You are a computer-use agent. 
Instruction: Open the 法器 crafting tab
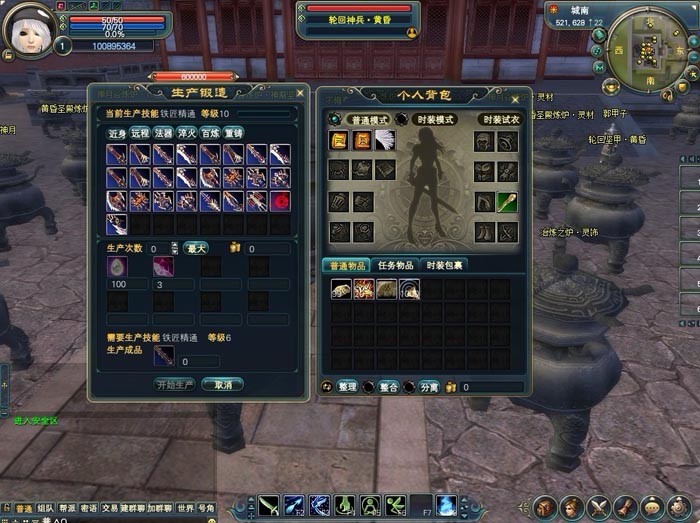(164, 132)
